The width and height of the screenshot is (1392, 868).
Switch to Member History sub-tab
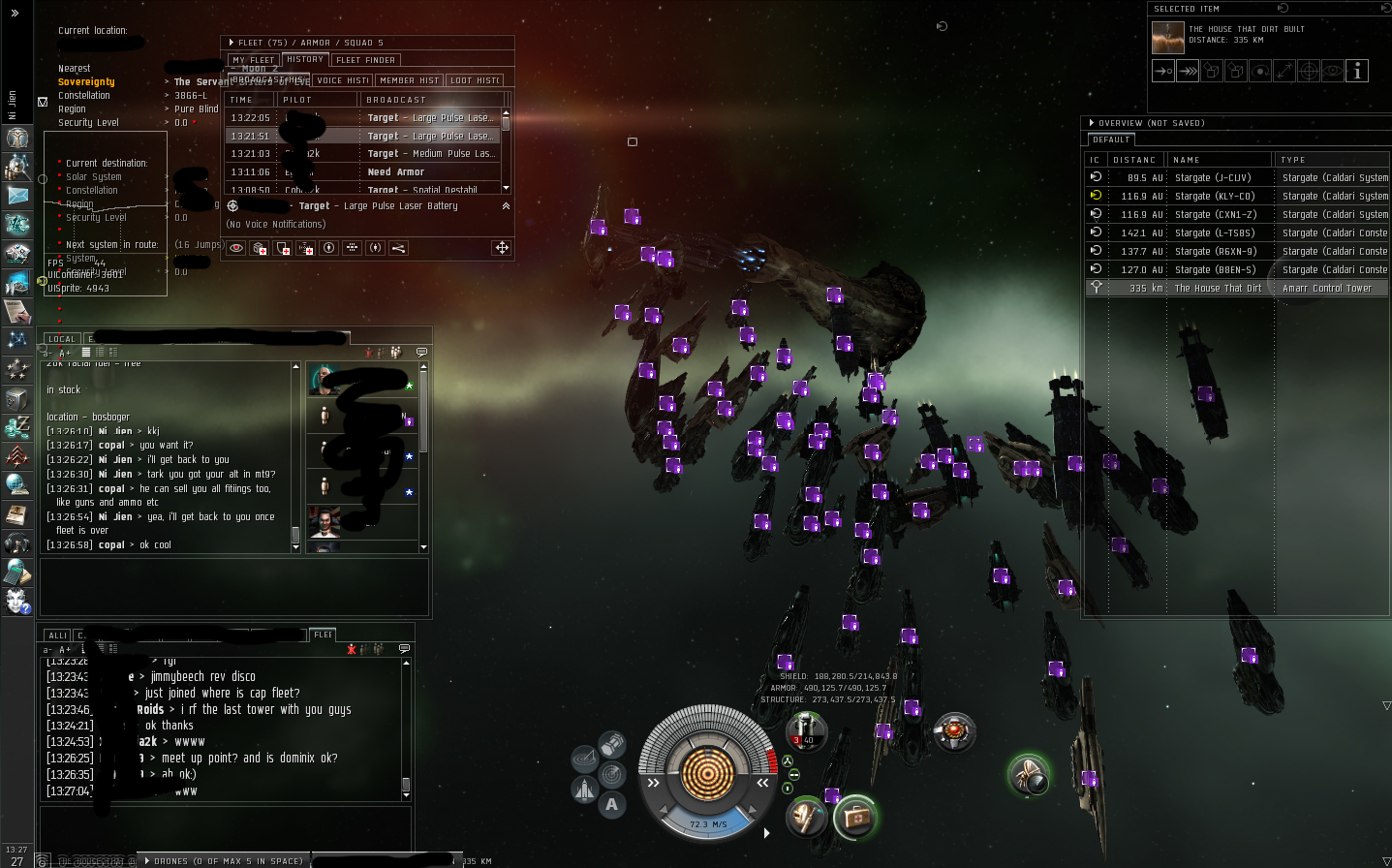[x=409, y=80]
